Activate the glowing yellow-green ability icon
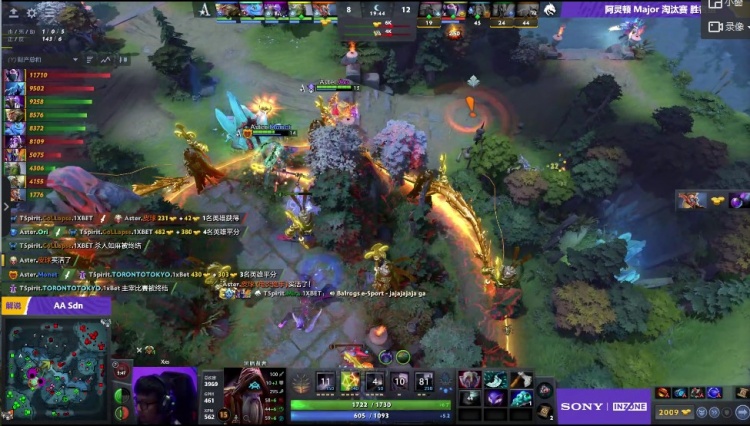The width and height of the screenshot is (750, 426). click(x=350, y=381)
